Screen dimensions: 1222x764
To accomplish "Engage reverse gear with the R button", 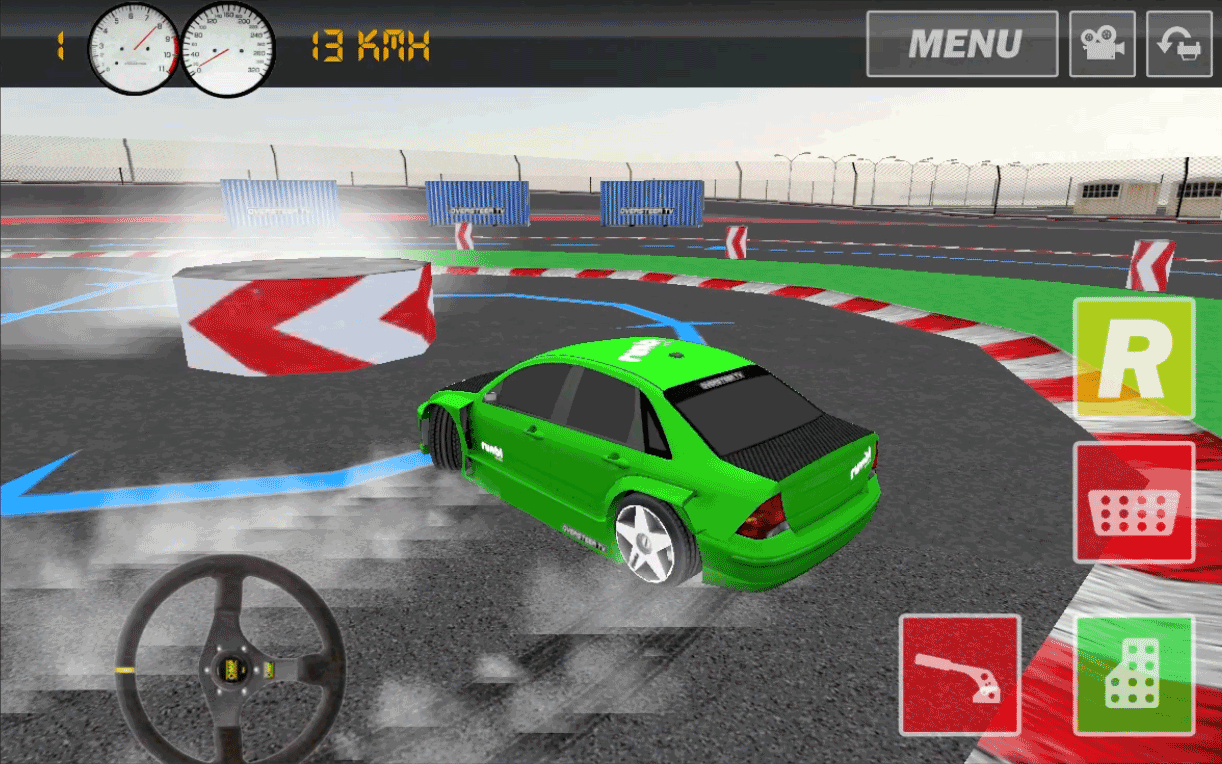I will click(1134, 358).
